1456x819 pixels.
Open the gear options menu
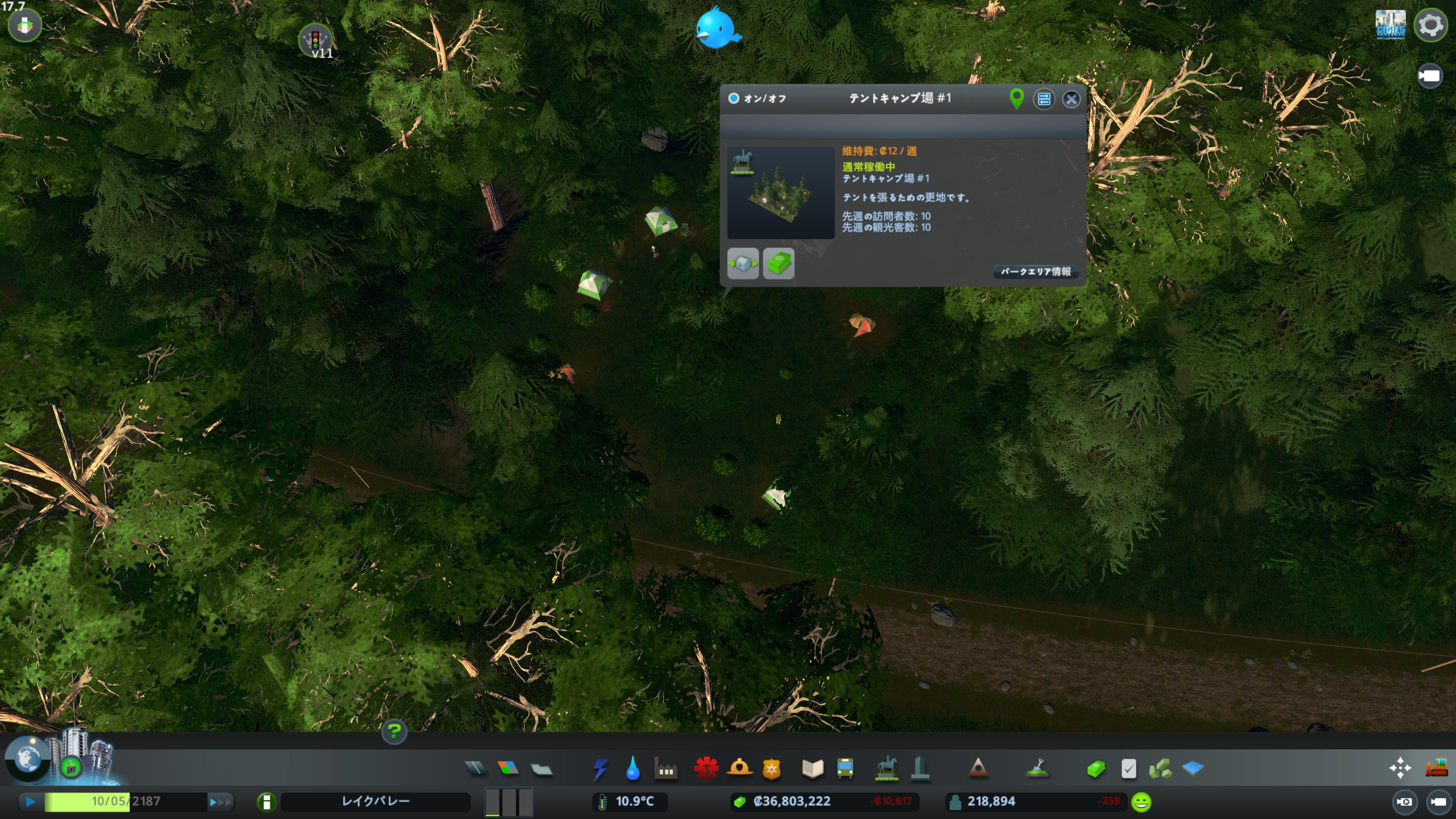pos(1430,25)
